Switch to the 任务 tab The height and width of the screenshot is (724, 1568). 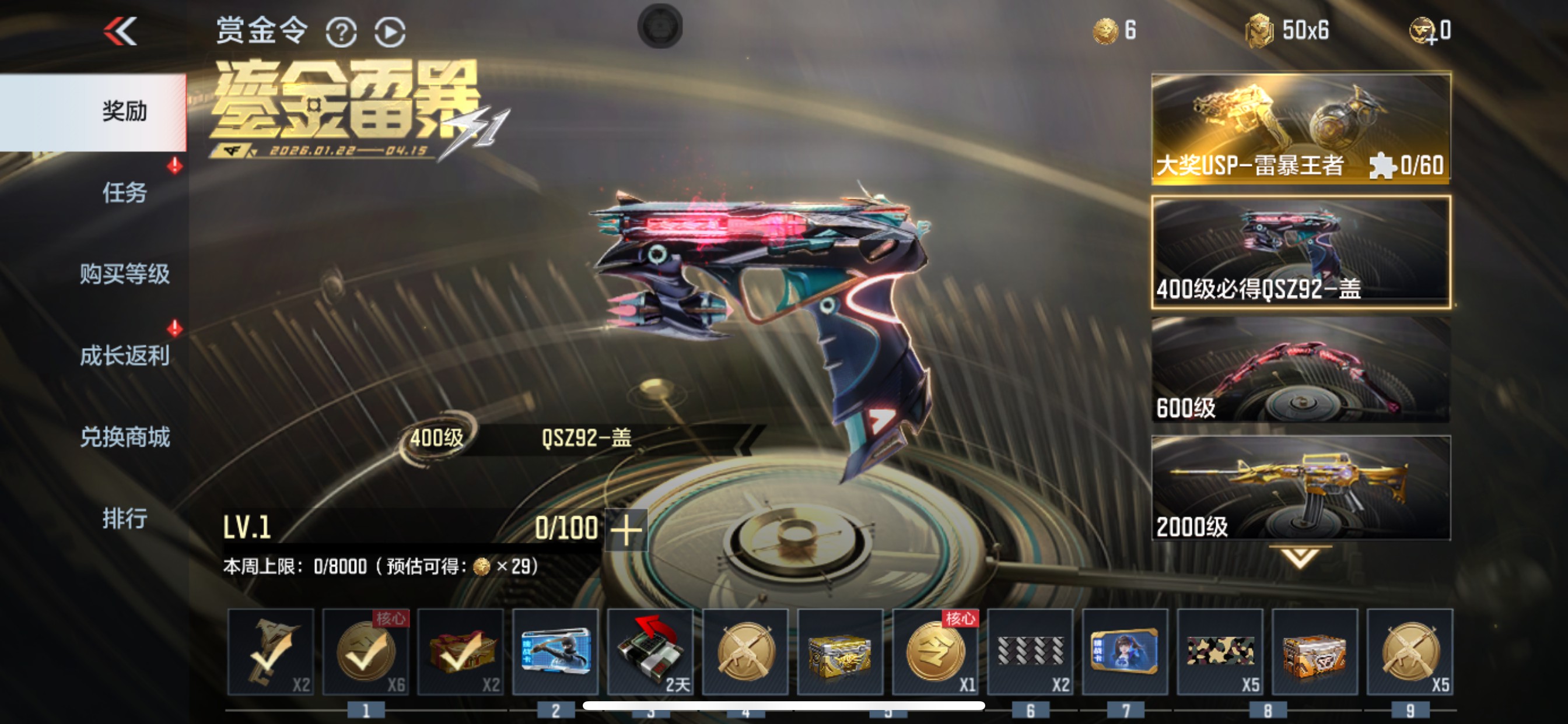(x=124, y=194)
